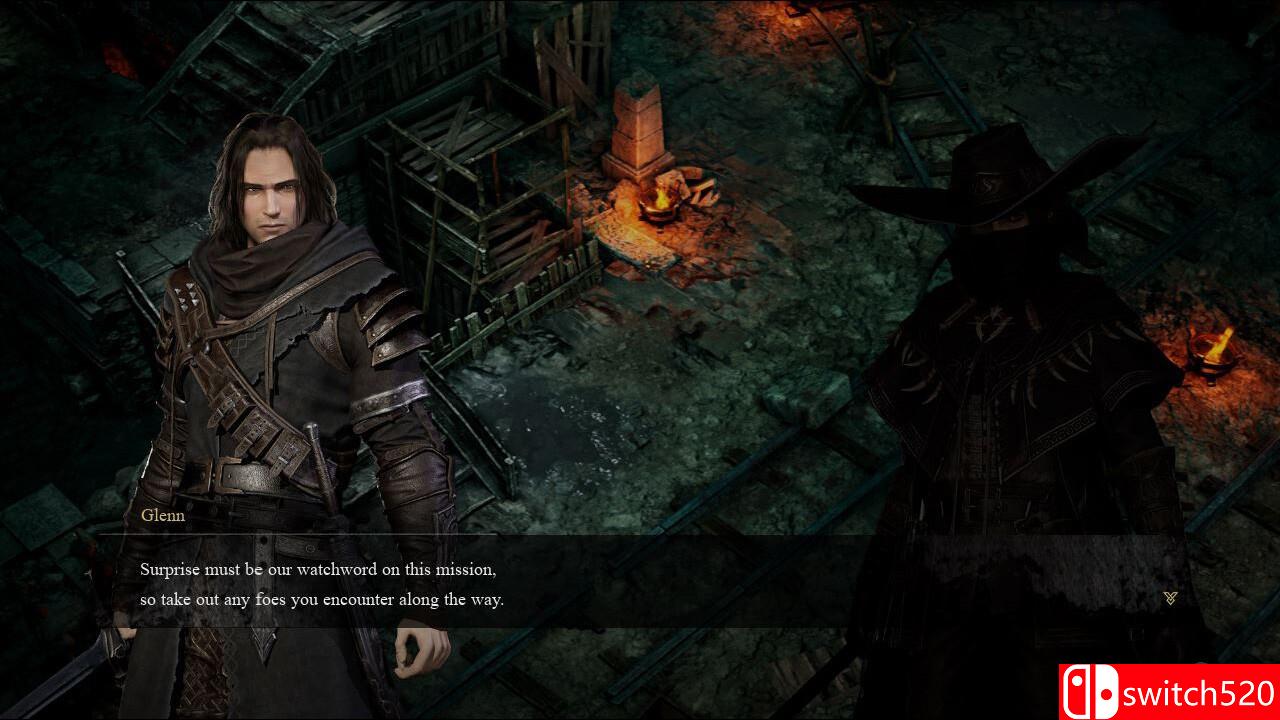Click Glenn's dialogue text box
This screenshot has height=720, width=1280.
640,584
